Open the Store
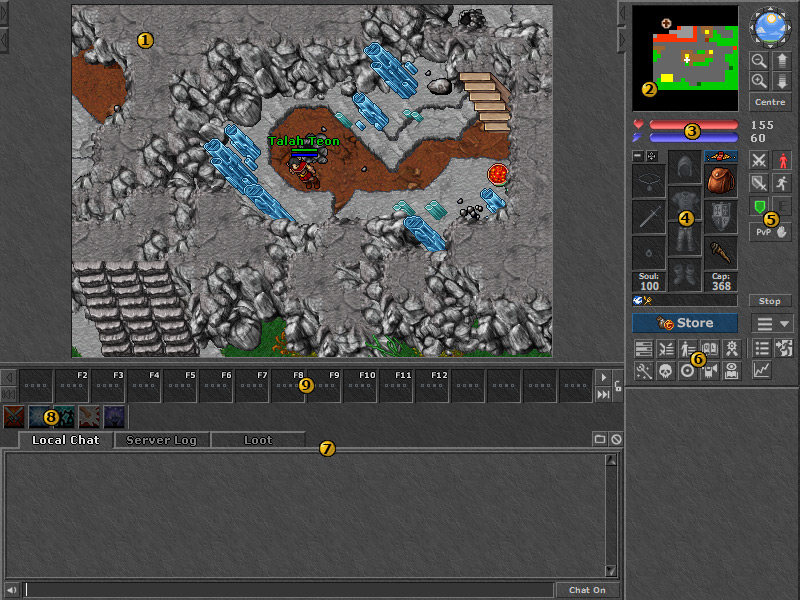The image size is (800, 600). 685,323
